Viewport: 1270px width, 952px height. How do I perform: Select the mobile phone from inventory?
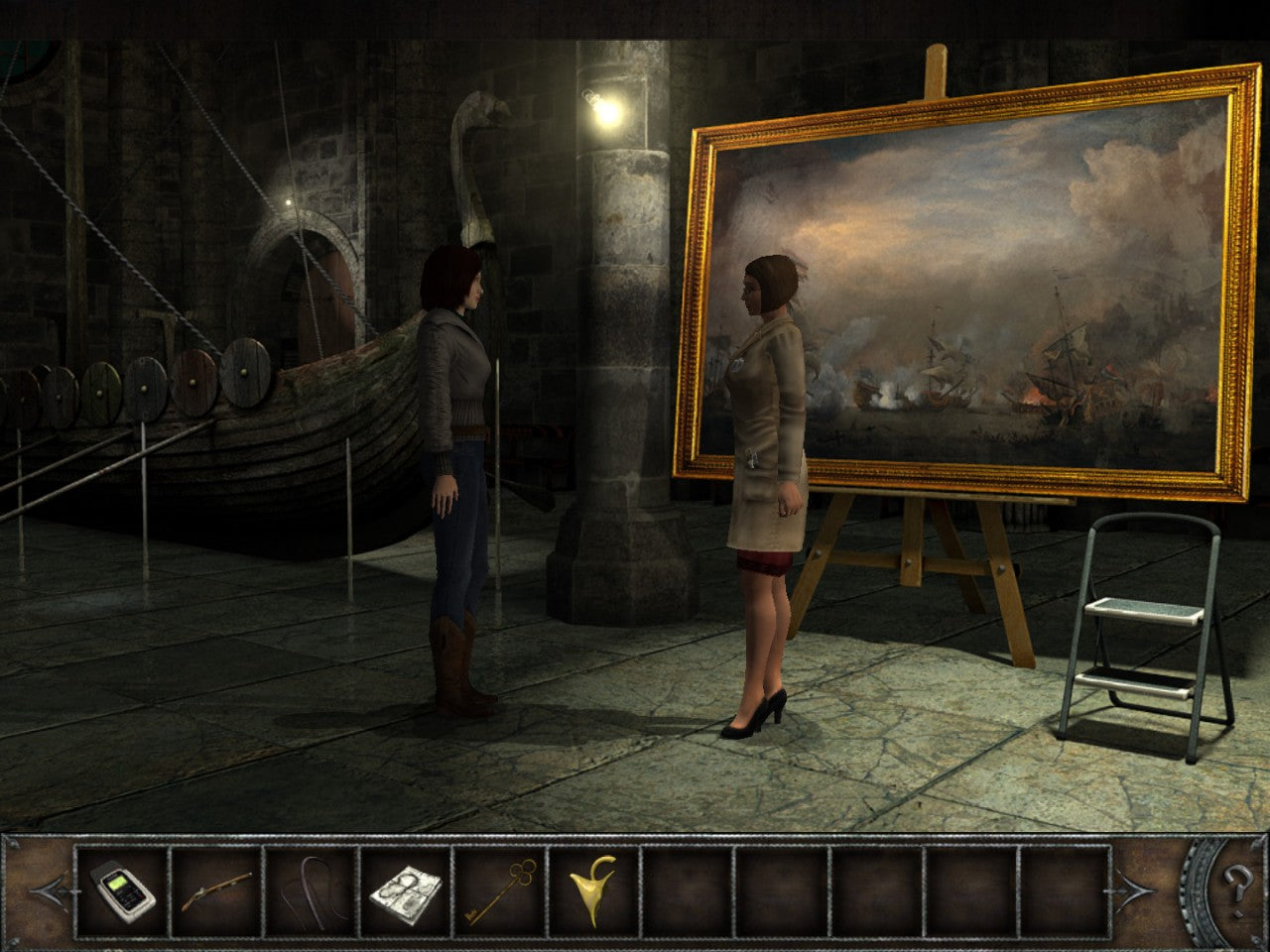123,891
